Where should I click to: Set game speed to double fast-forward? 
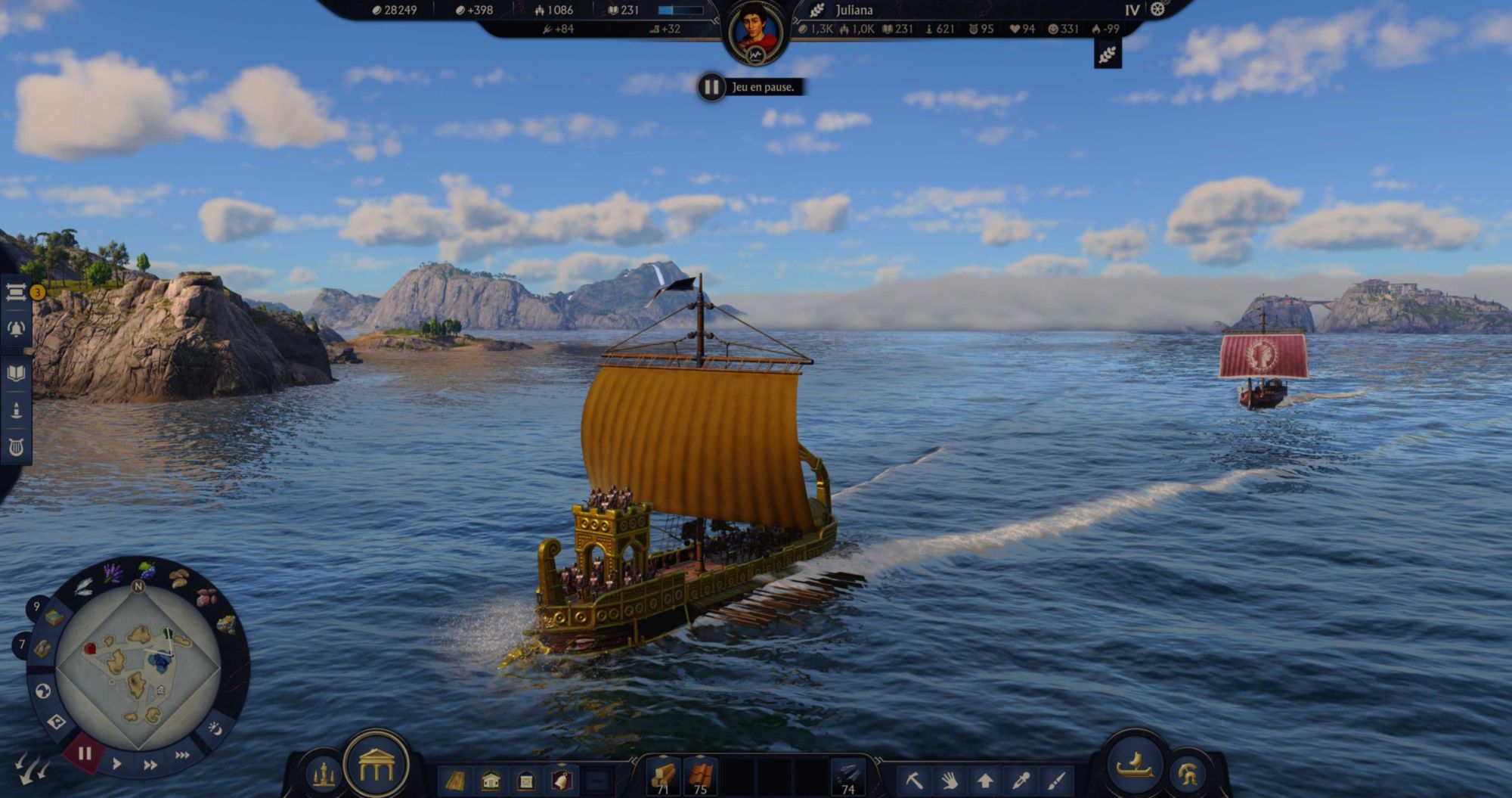click(150, 765)
